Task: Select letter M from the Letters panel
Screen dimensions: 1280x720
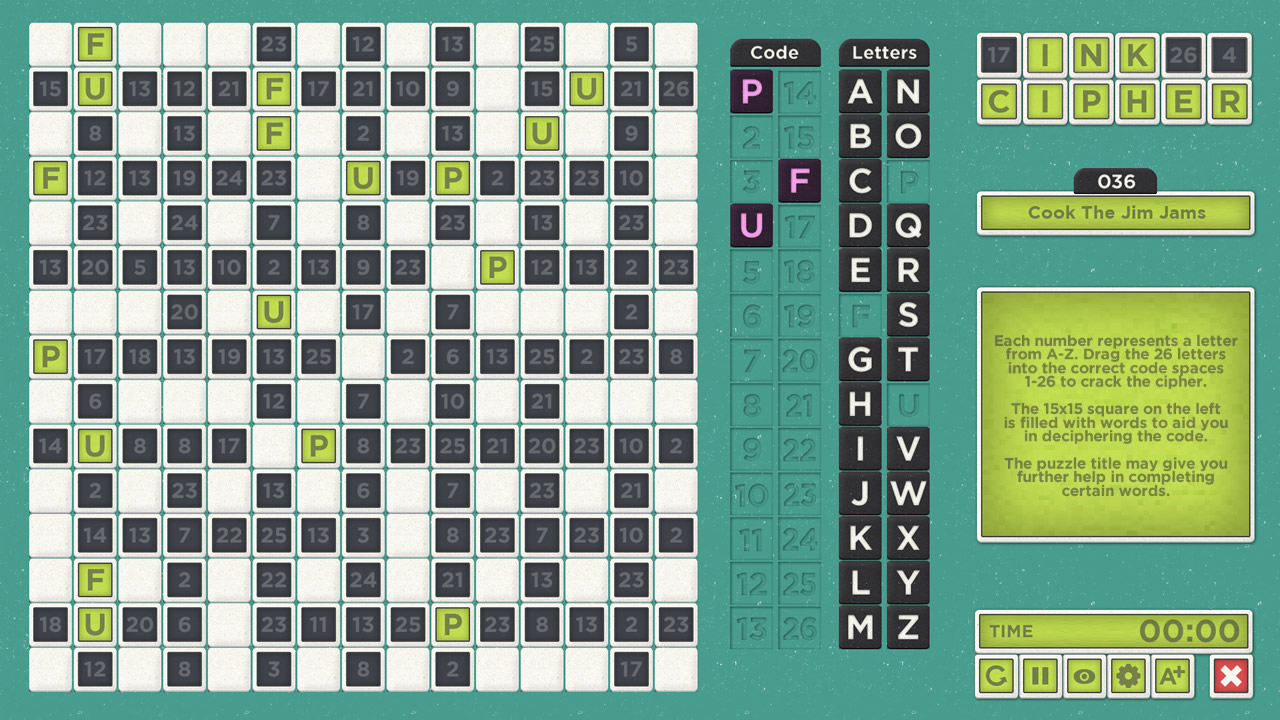Action: (859, 627)
